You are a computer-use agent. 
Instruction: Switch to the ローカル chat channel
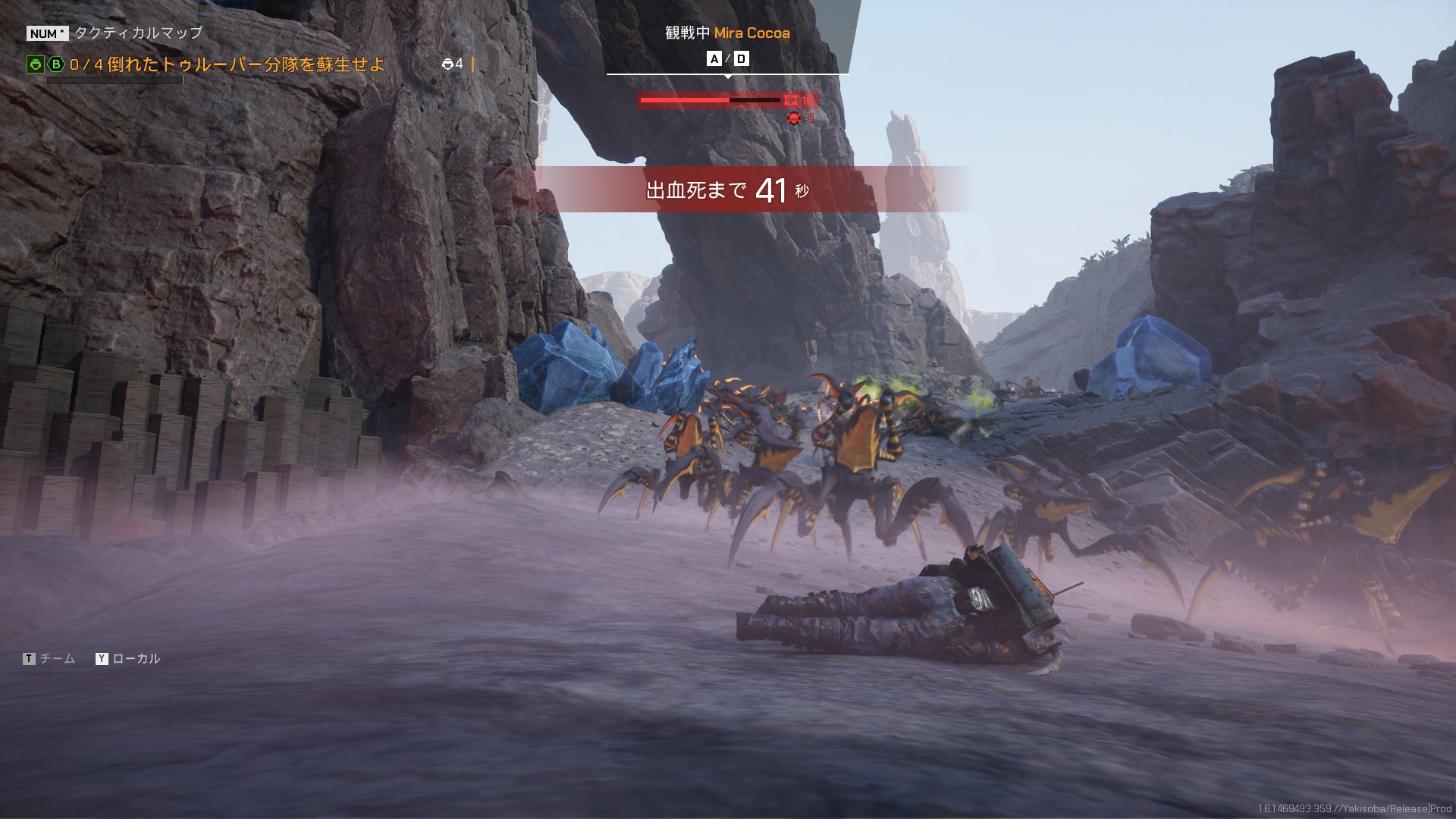coord(136,658)
